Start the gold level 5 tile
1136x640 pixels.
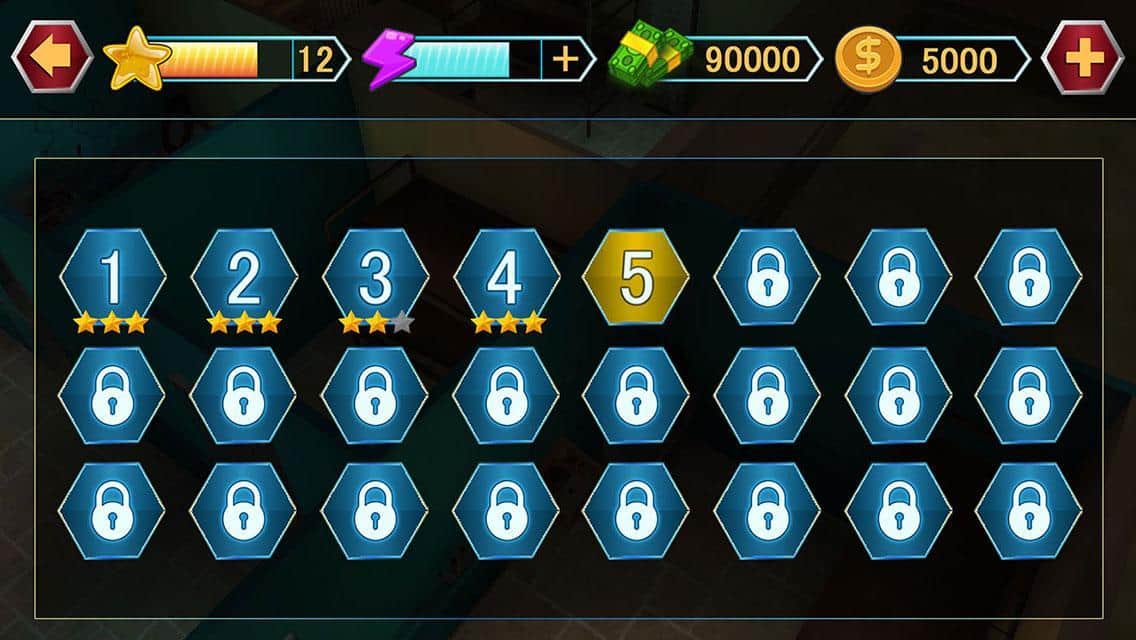coord(636,277)
